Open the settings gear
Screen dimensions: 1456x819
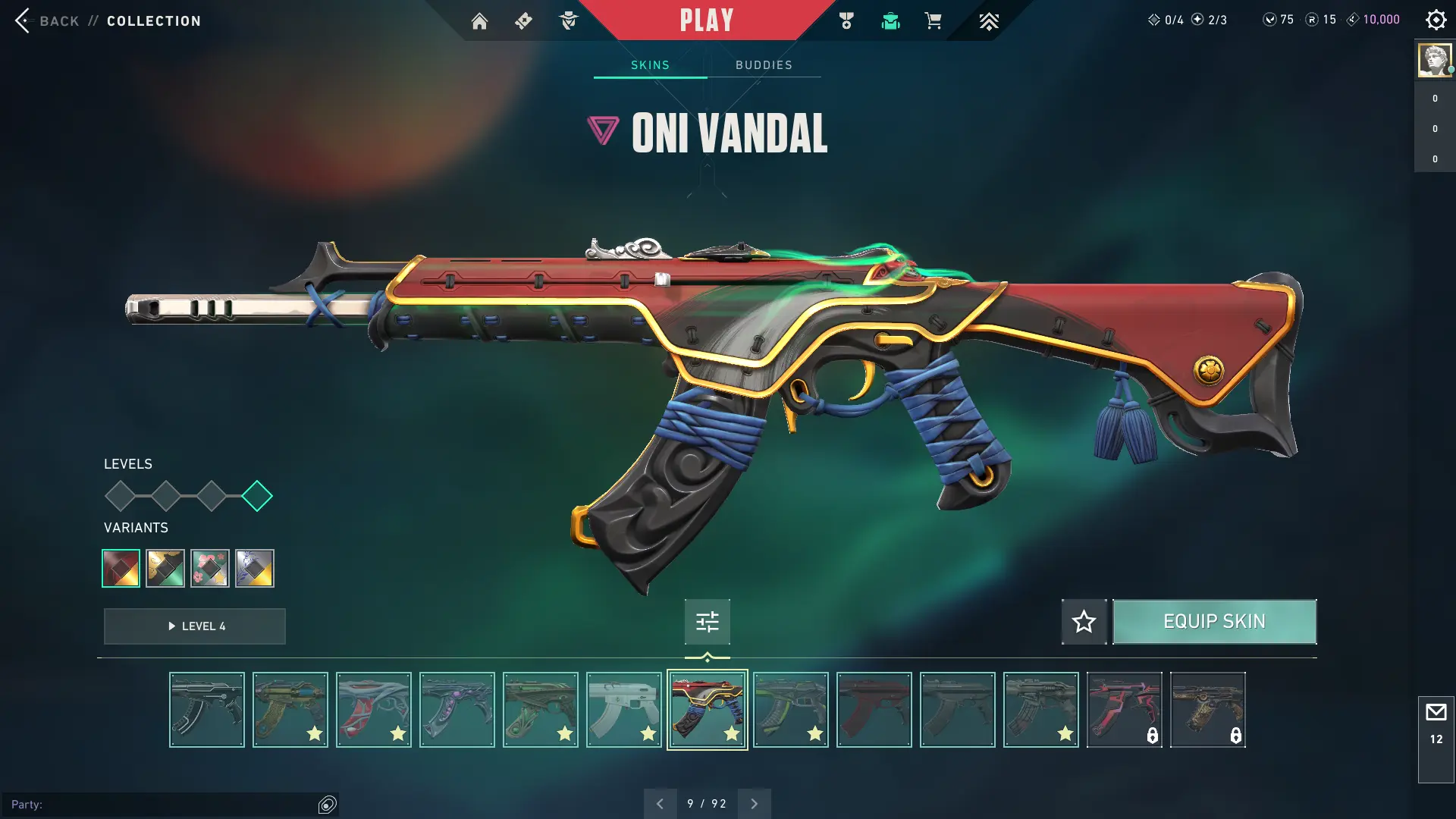click(x=1436, y=20)
